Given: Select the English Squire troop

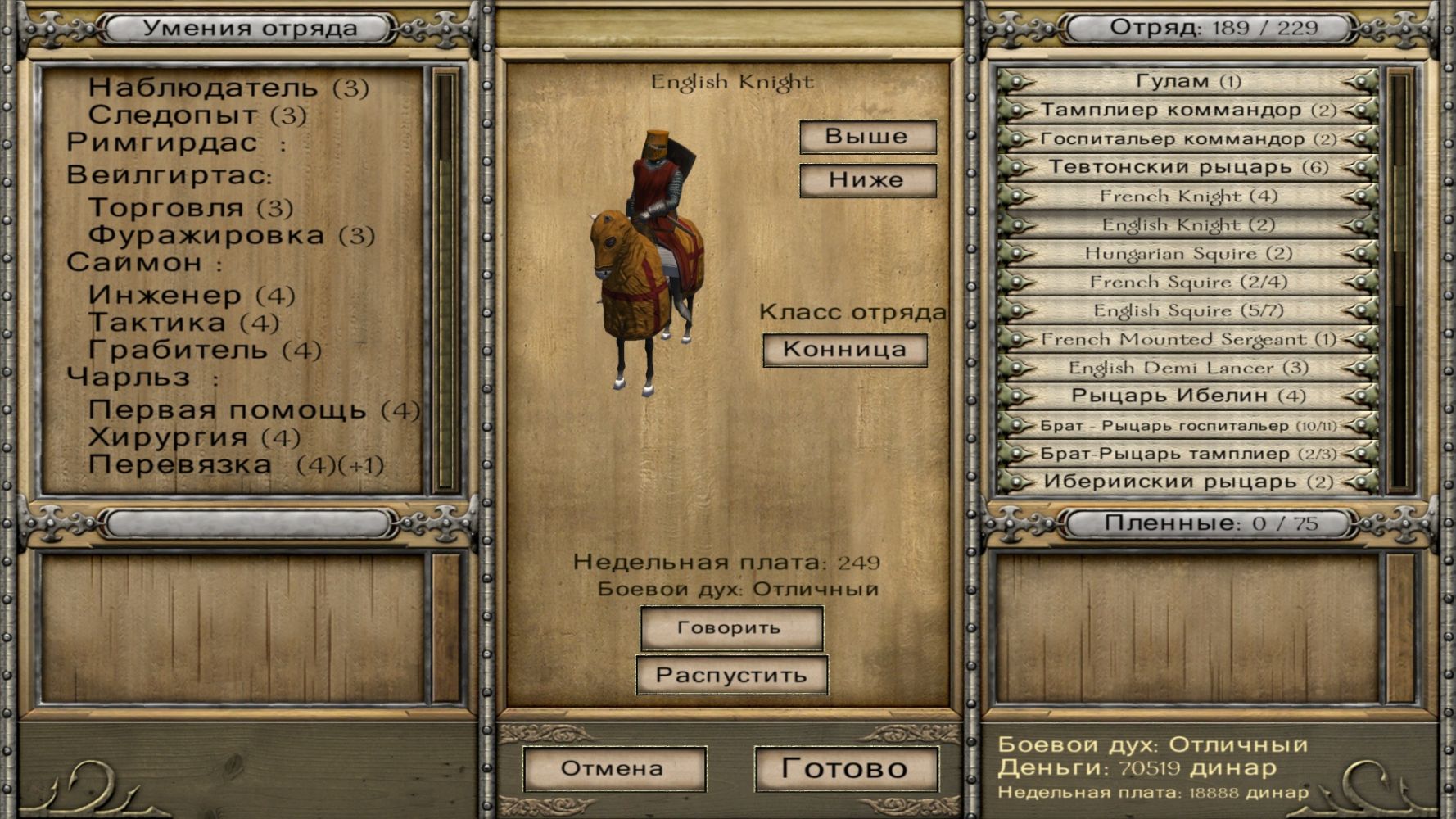Looking at the screenshot, I should pyautogui.click(x=1187, y=310).
